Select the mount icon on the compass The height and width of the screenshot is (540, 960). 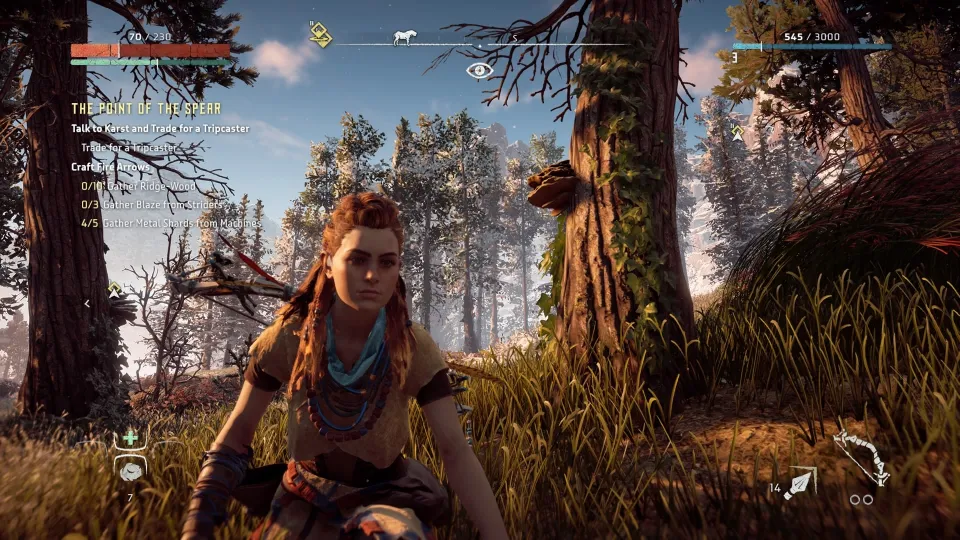402,39
